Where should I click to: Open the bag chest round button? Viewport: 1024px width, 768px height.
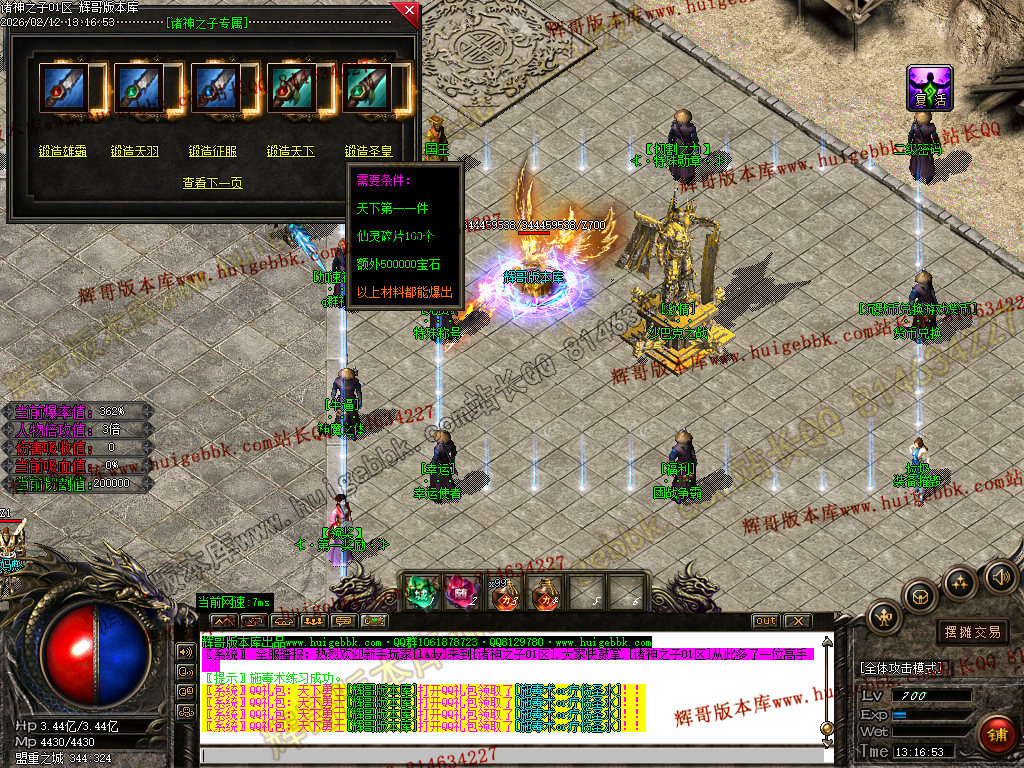coord(920,597)
